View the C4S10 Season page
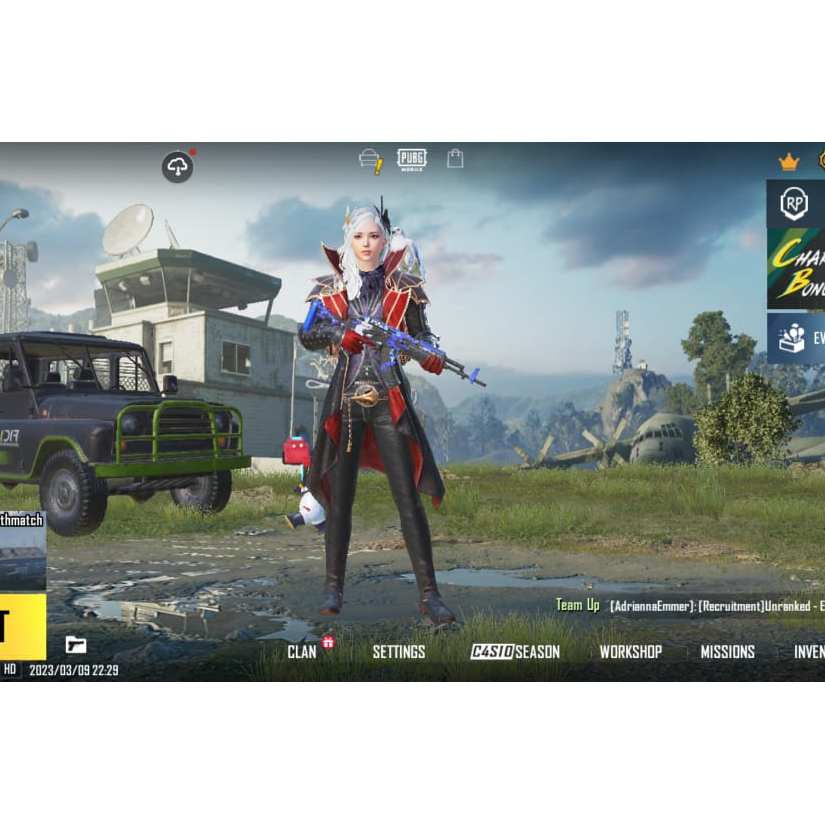The width and height of the screenshot is (825, 825). [x=515, y=652]
